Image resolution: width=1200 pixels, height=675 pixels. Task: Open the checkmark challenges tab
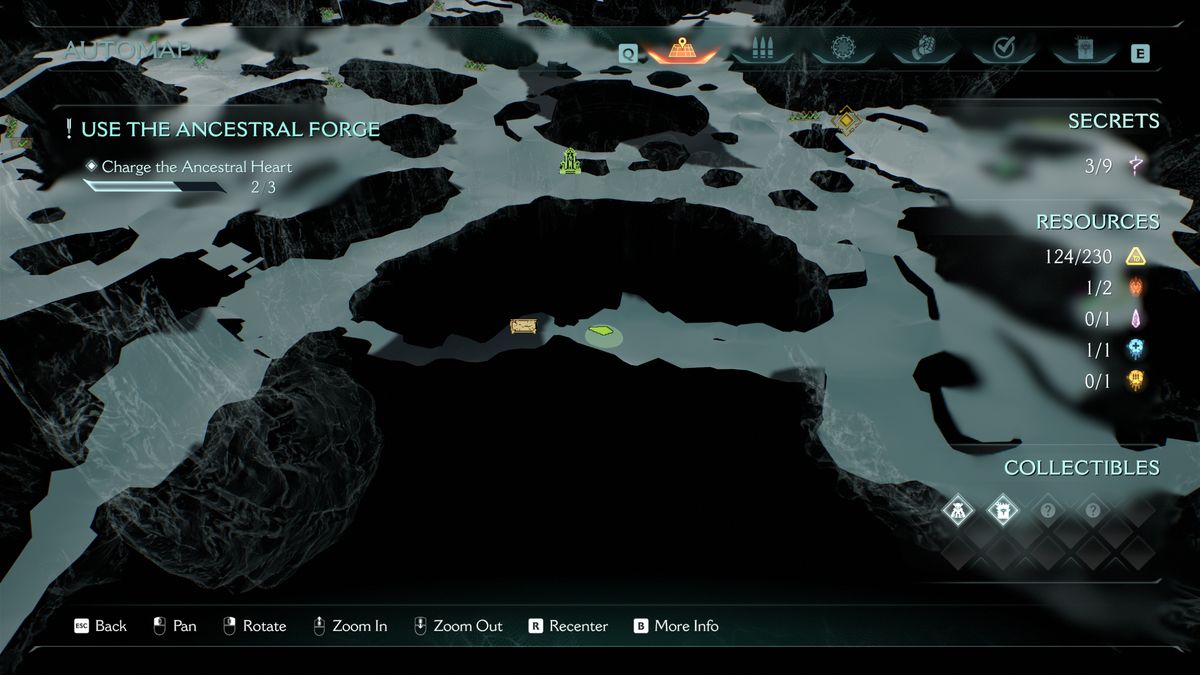(x=1004, y=49)
